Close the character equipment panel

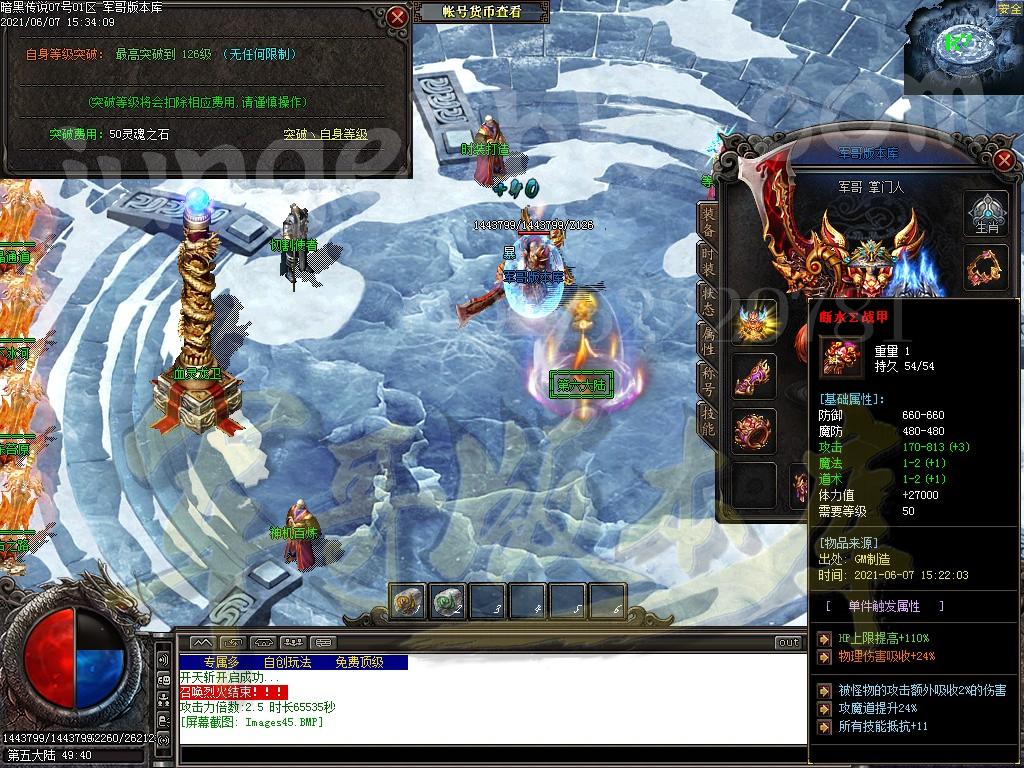point(1005,160)
